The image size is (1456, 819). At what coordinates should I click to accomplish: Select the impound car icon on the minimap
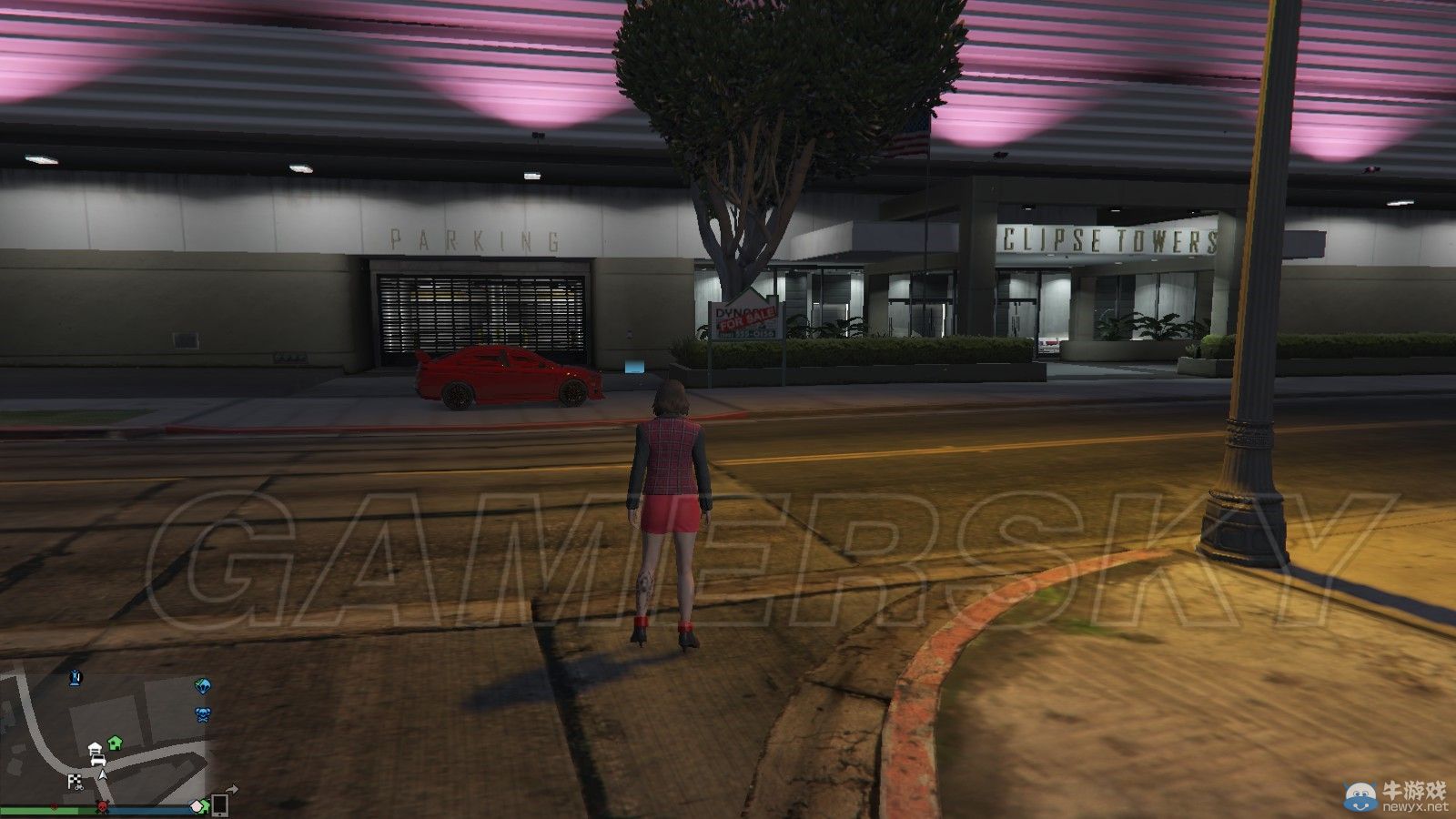(98, 760)
